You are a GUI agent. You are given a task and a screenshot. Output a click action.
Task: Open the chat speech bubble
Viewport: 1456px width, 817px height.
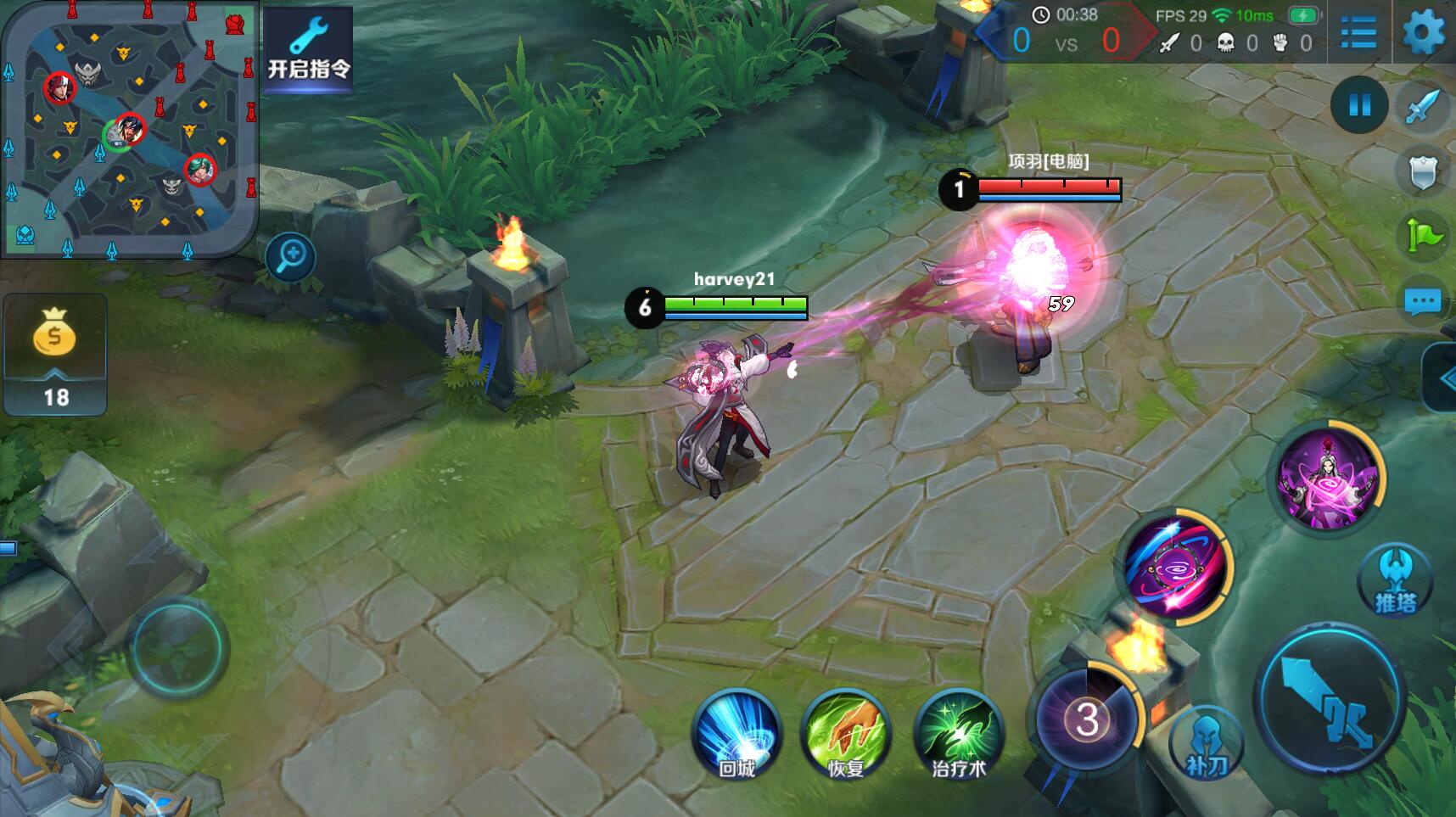coord(1423,301)
